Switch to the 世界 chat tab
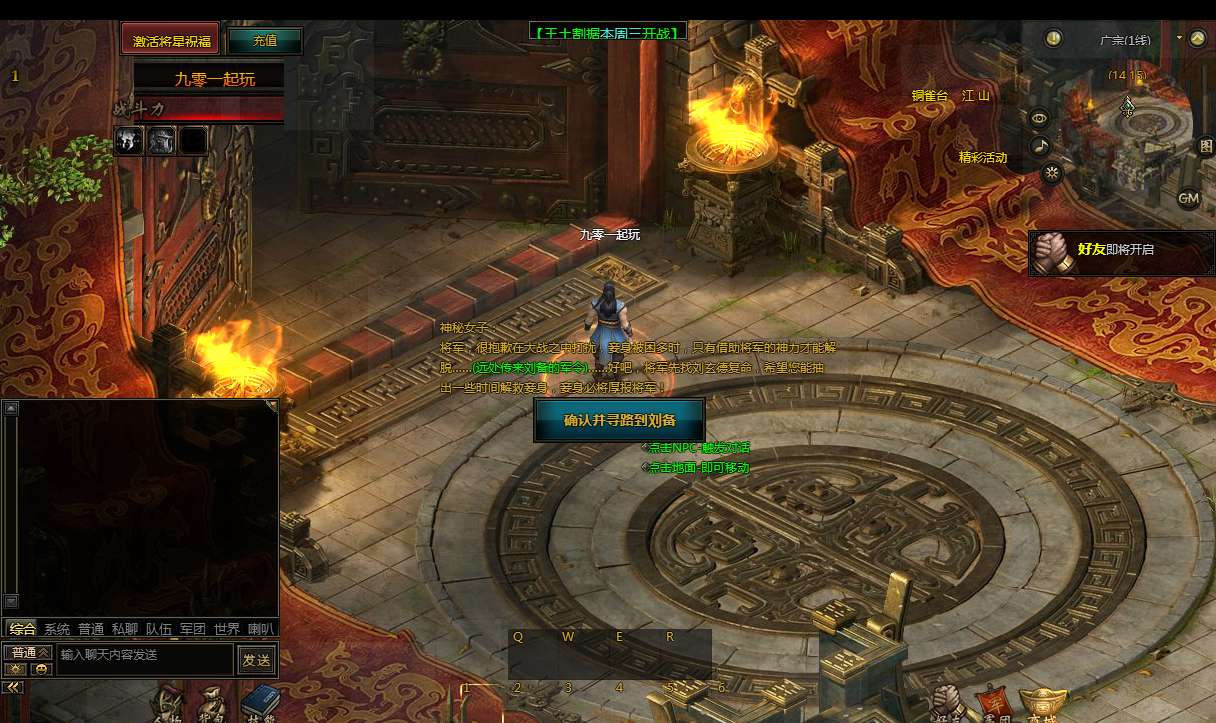 coord(227,629)
